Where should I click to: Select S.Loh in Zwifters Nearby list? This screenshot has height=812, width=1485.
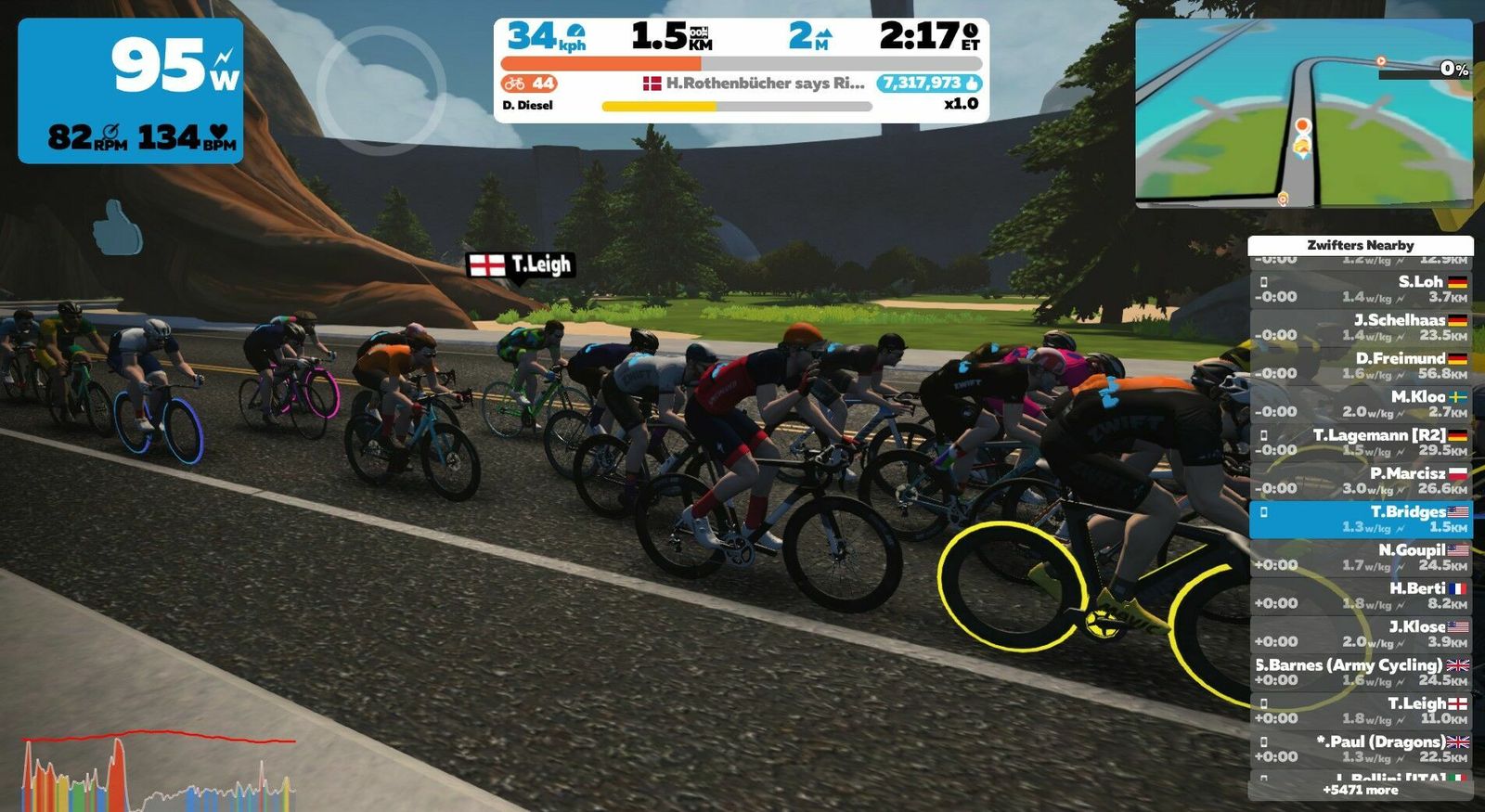coord(1360,290)
